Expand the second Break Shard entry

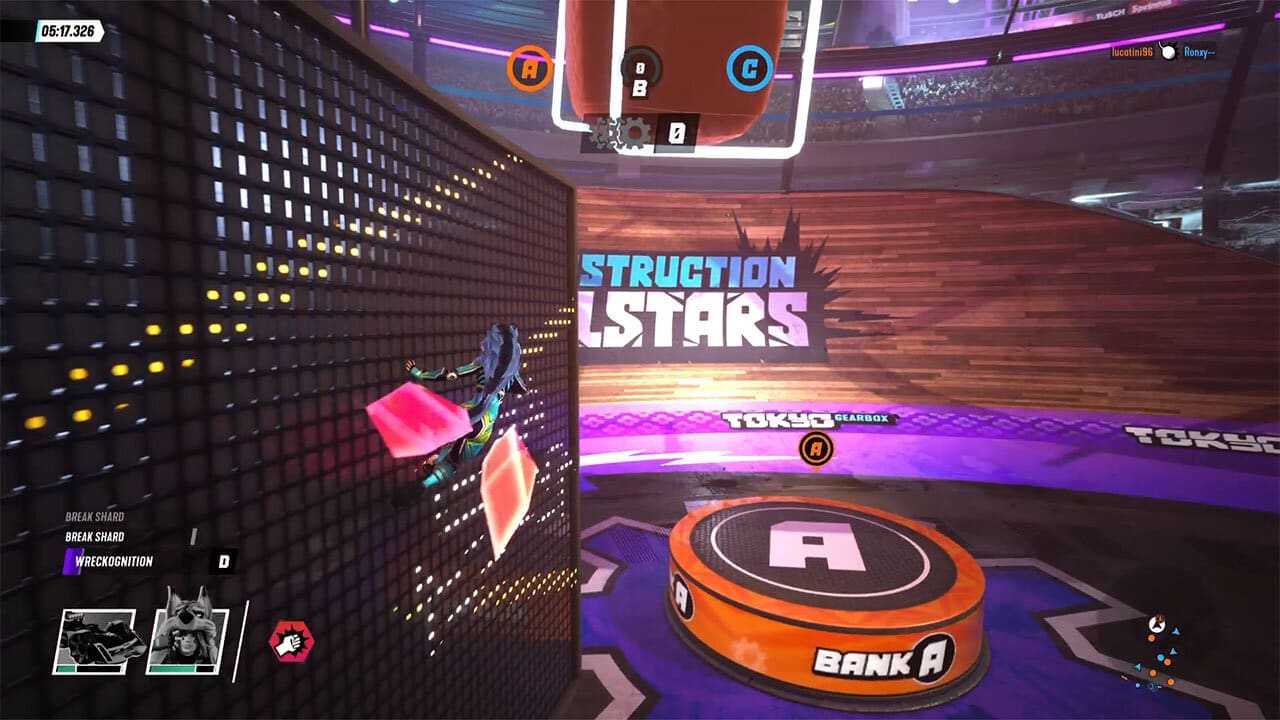tap(95, 536)
